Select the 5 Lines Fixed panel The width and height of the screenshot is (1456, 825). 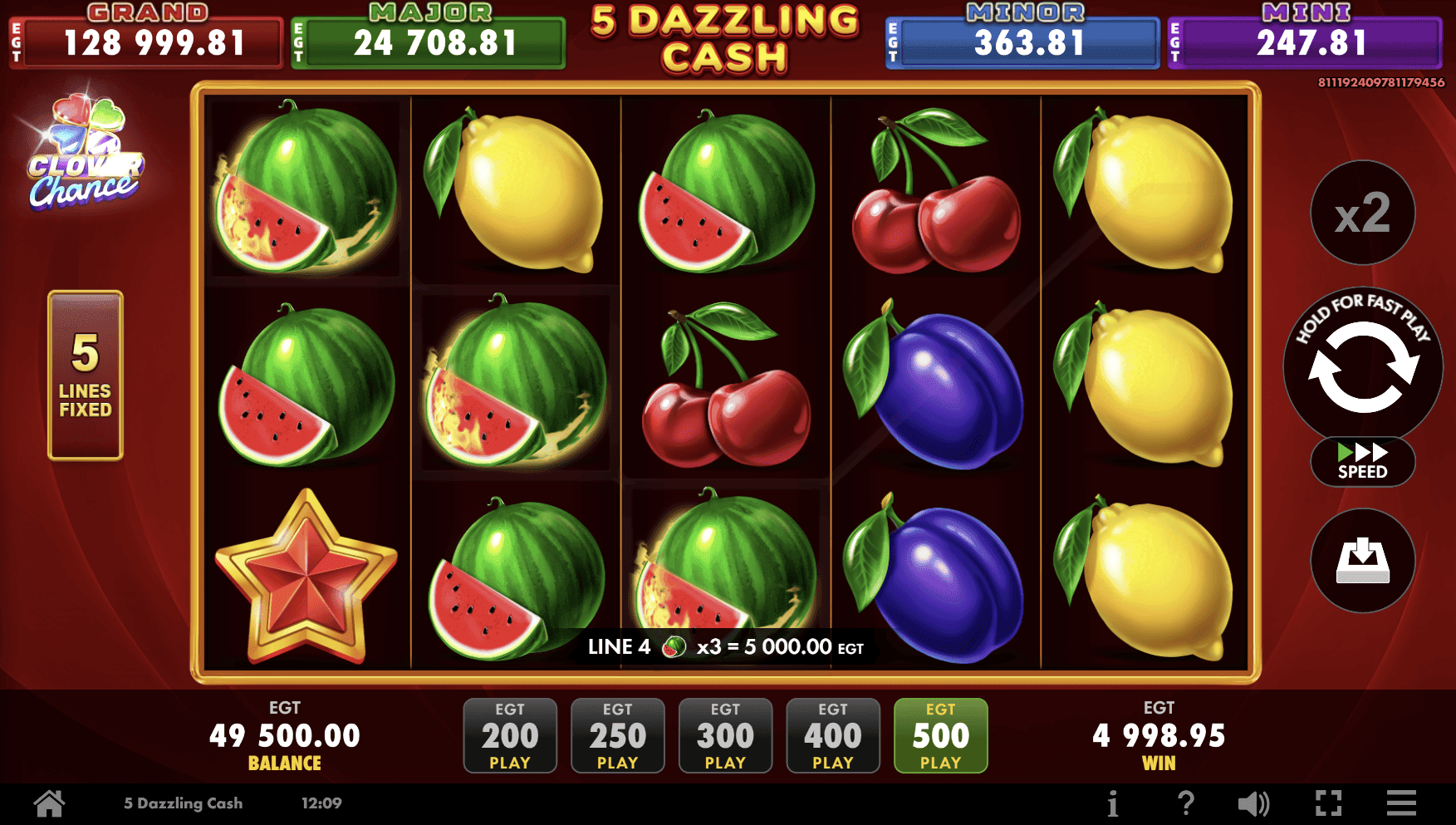[x=85, y=376]
